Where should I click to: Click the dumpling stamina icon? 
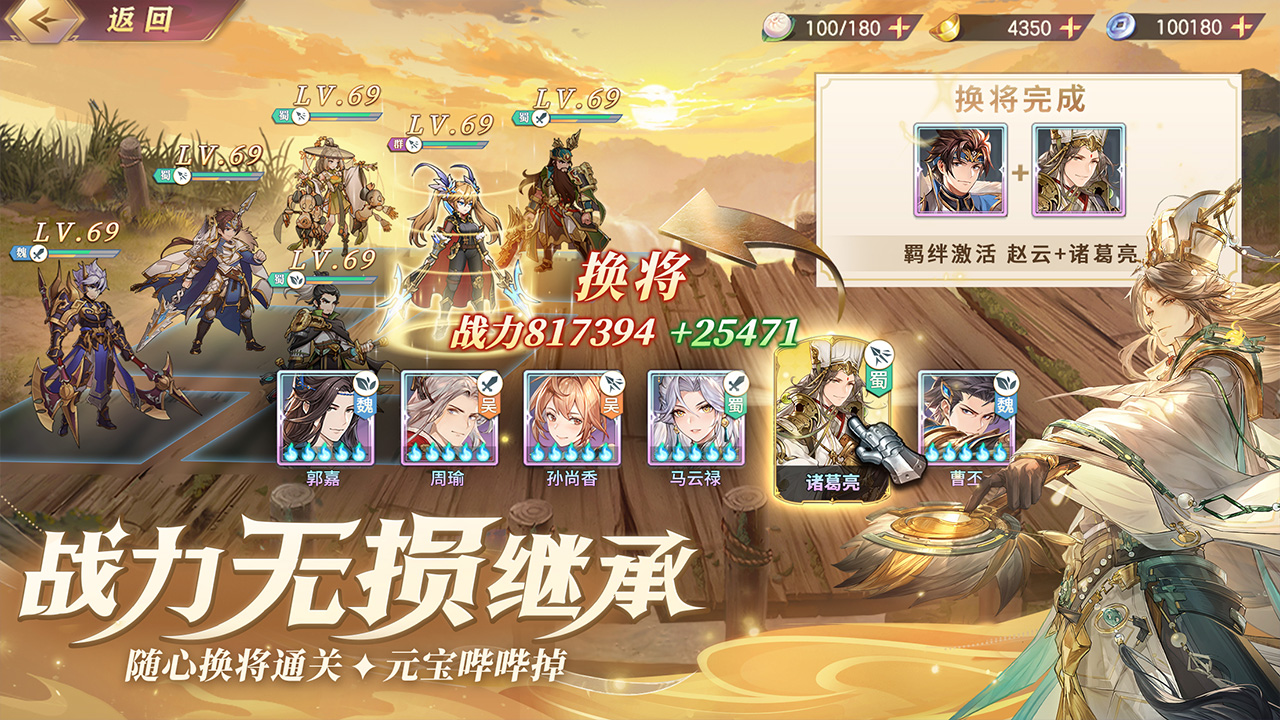pyautogui.click(x=778, y=27)
